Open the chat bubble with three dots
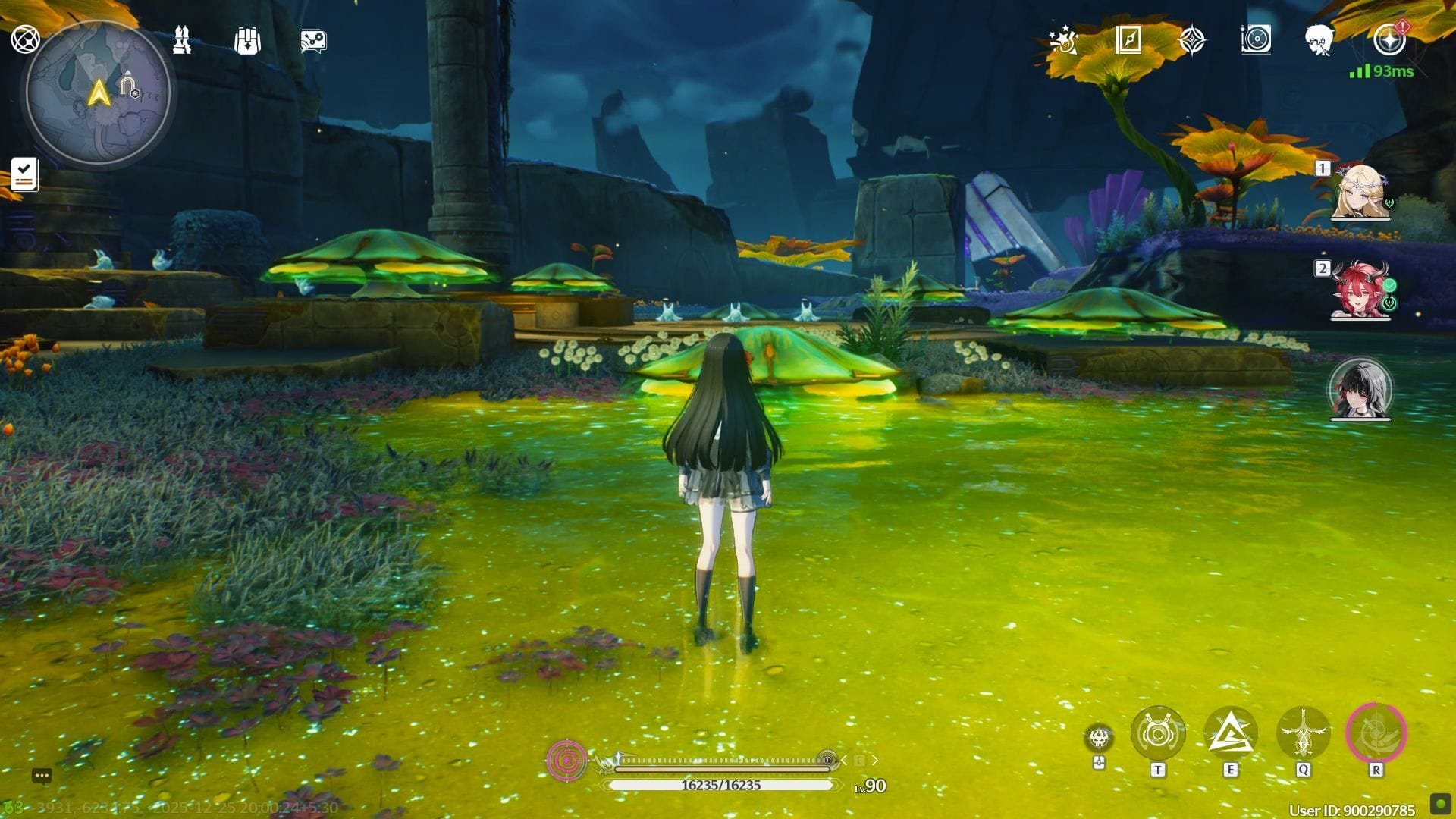This screenshot has height=819, width=1456. point(42,775)
